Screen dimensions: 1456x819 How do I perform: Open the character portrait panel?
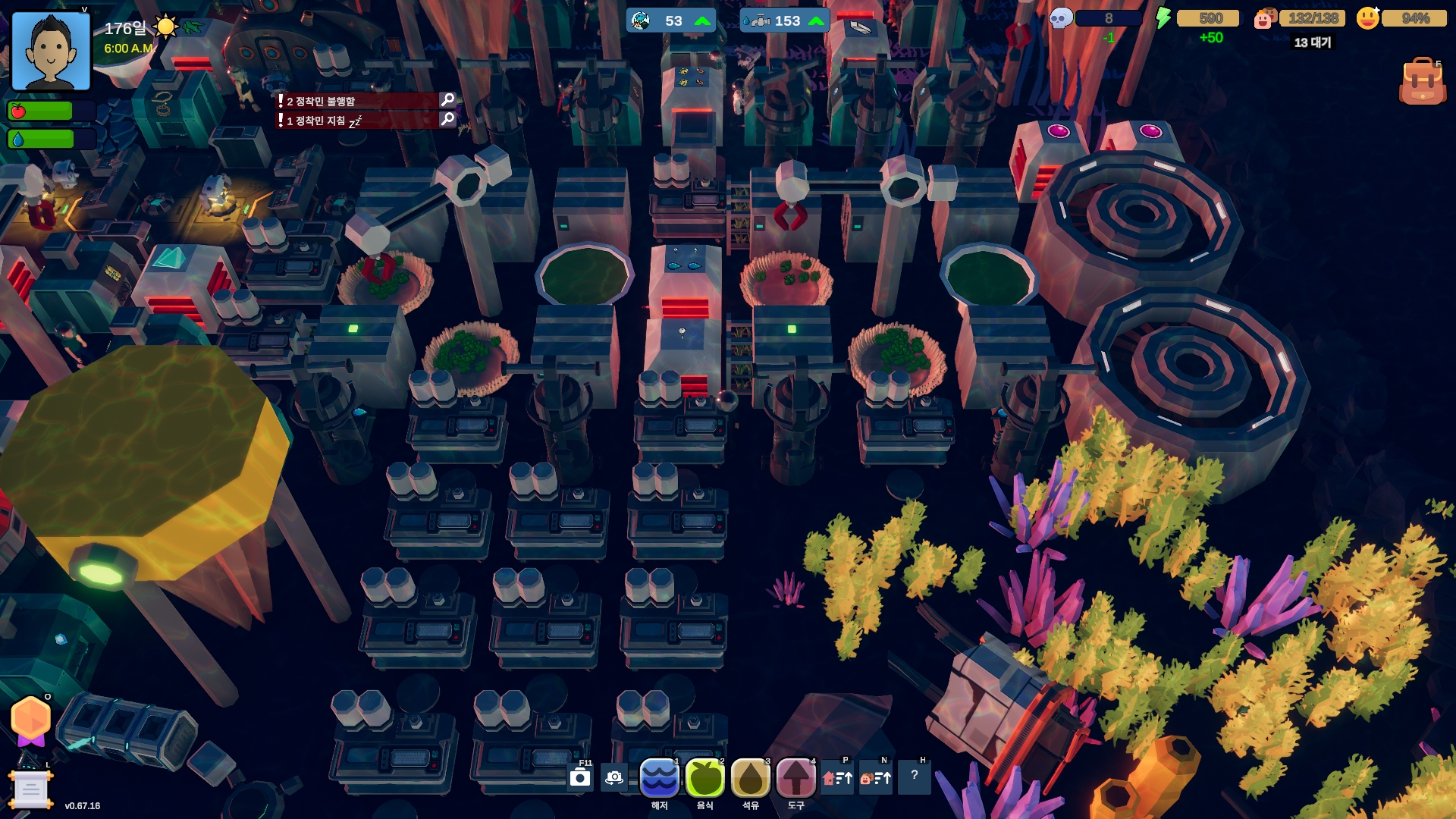[51, 52]
